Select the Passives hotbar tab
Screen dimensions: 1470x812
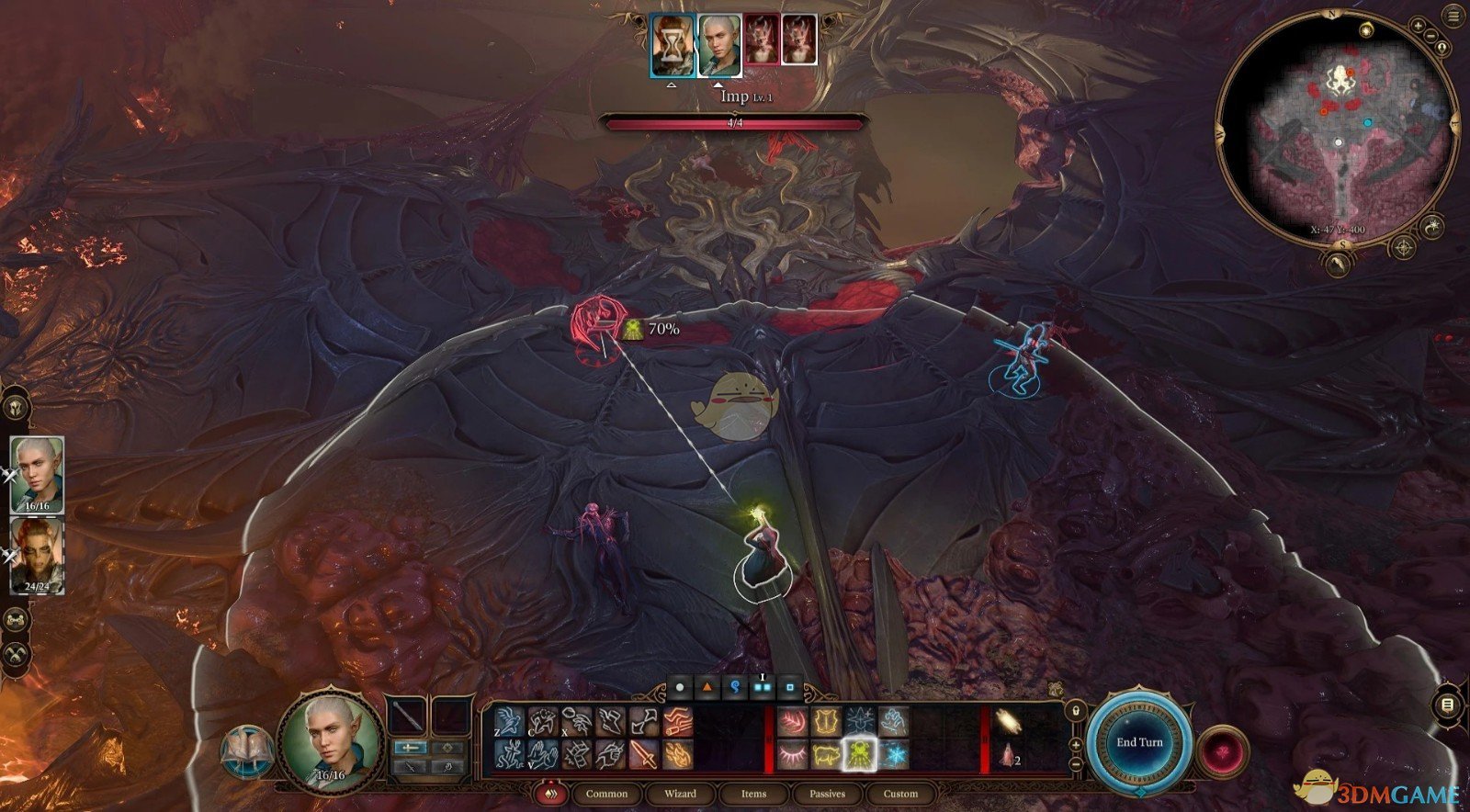click(827, 794)
